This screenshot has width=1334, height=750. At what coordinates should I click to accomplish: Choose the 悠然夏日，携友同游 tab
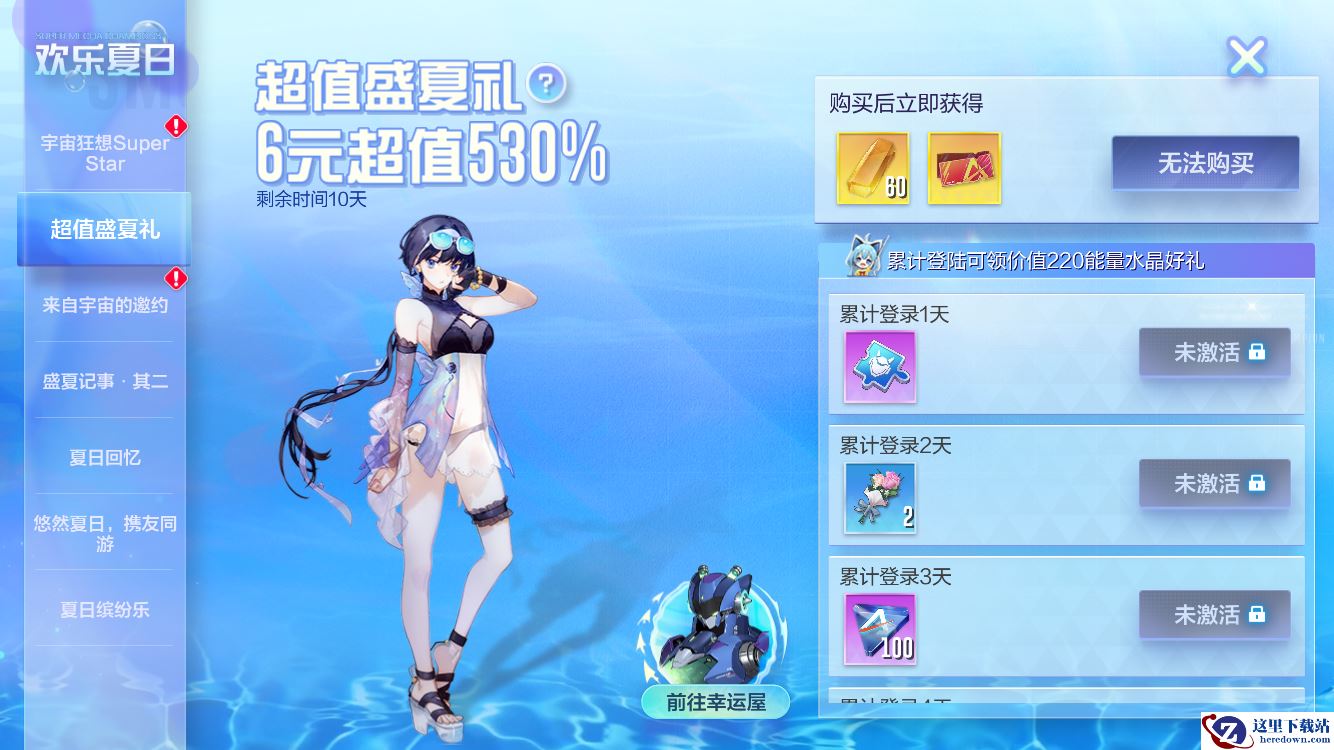[104, 533]
